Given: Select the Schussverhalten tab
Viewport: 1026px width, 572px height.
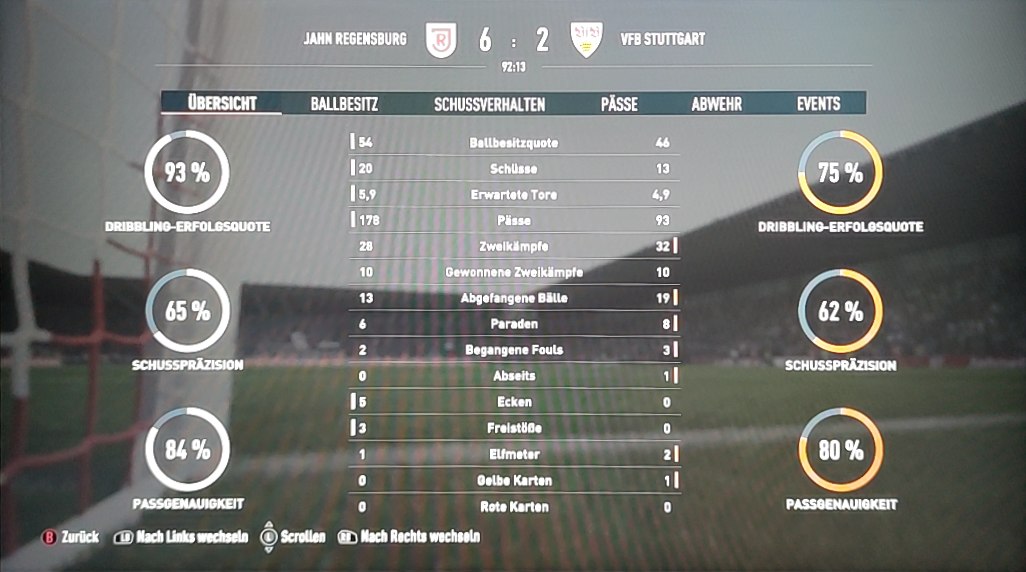Looking at the screenshot, I should pos(489,103).
